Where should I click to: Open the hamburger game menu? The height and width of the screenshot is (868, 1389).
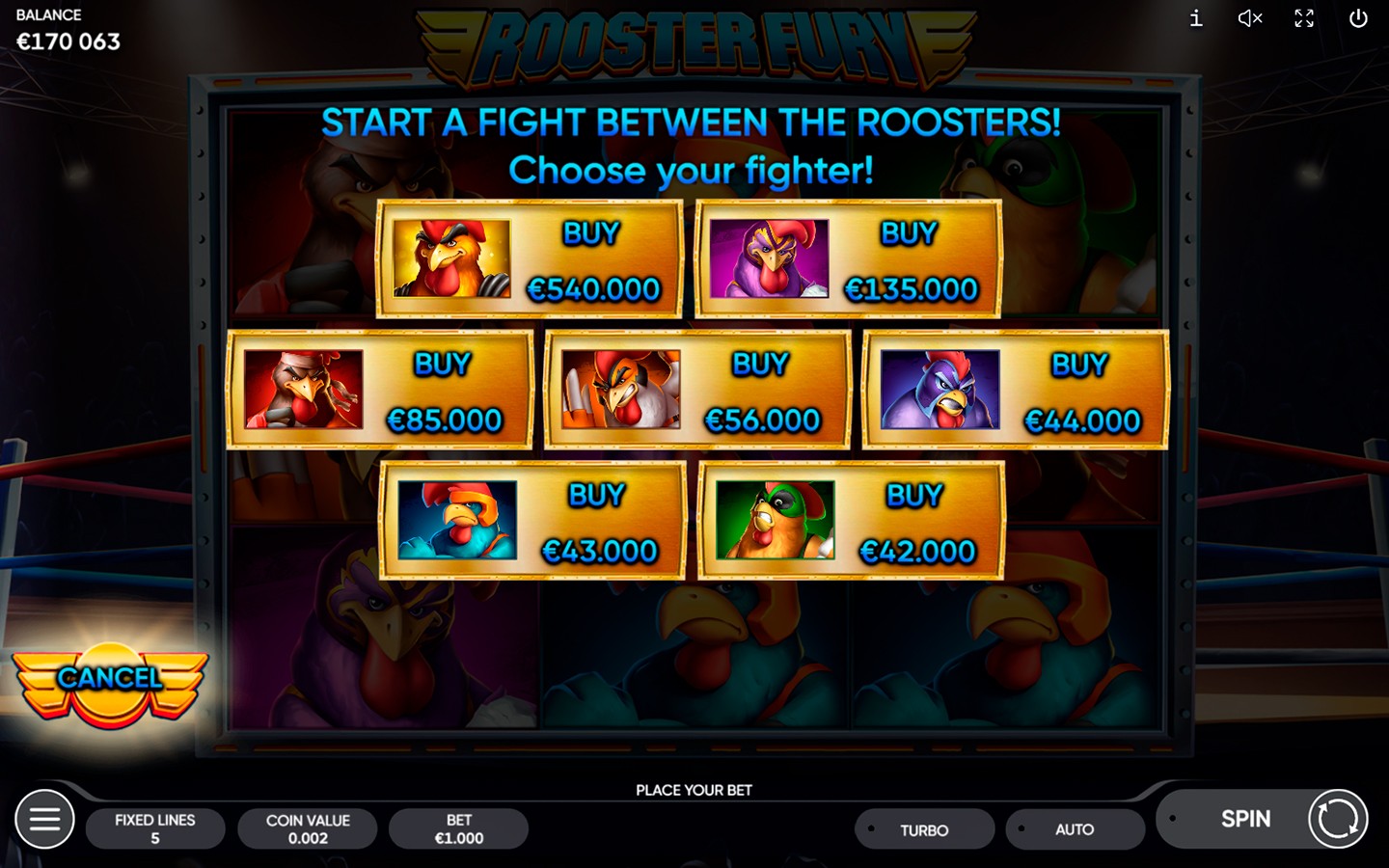(45, 819)
